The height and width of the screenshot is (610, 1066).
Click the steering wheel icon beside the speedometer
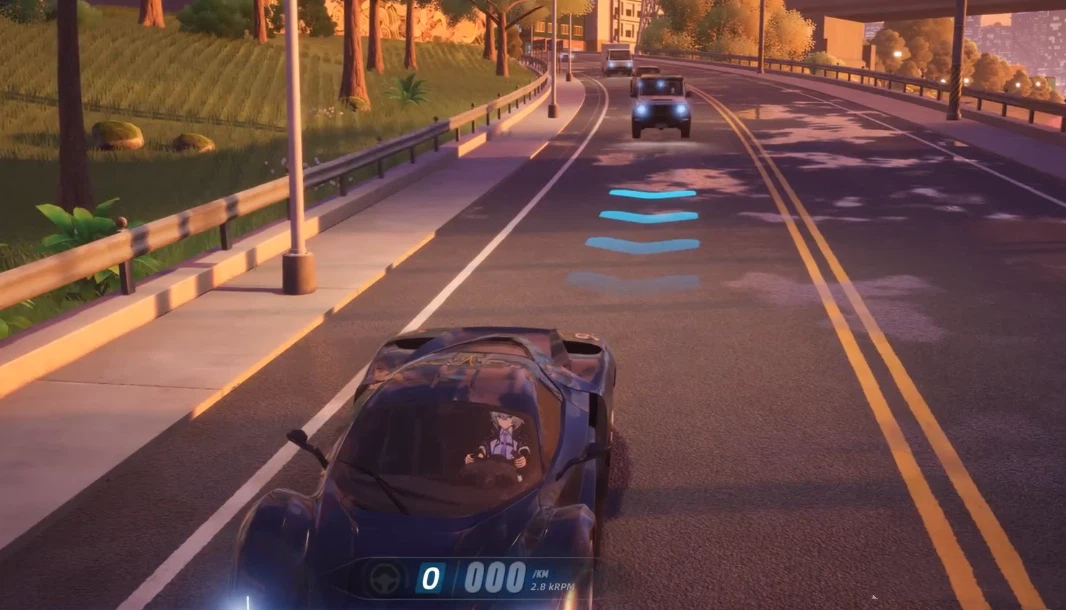[x=385, y=579]
